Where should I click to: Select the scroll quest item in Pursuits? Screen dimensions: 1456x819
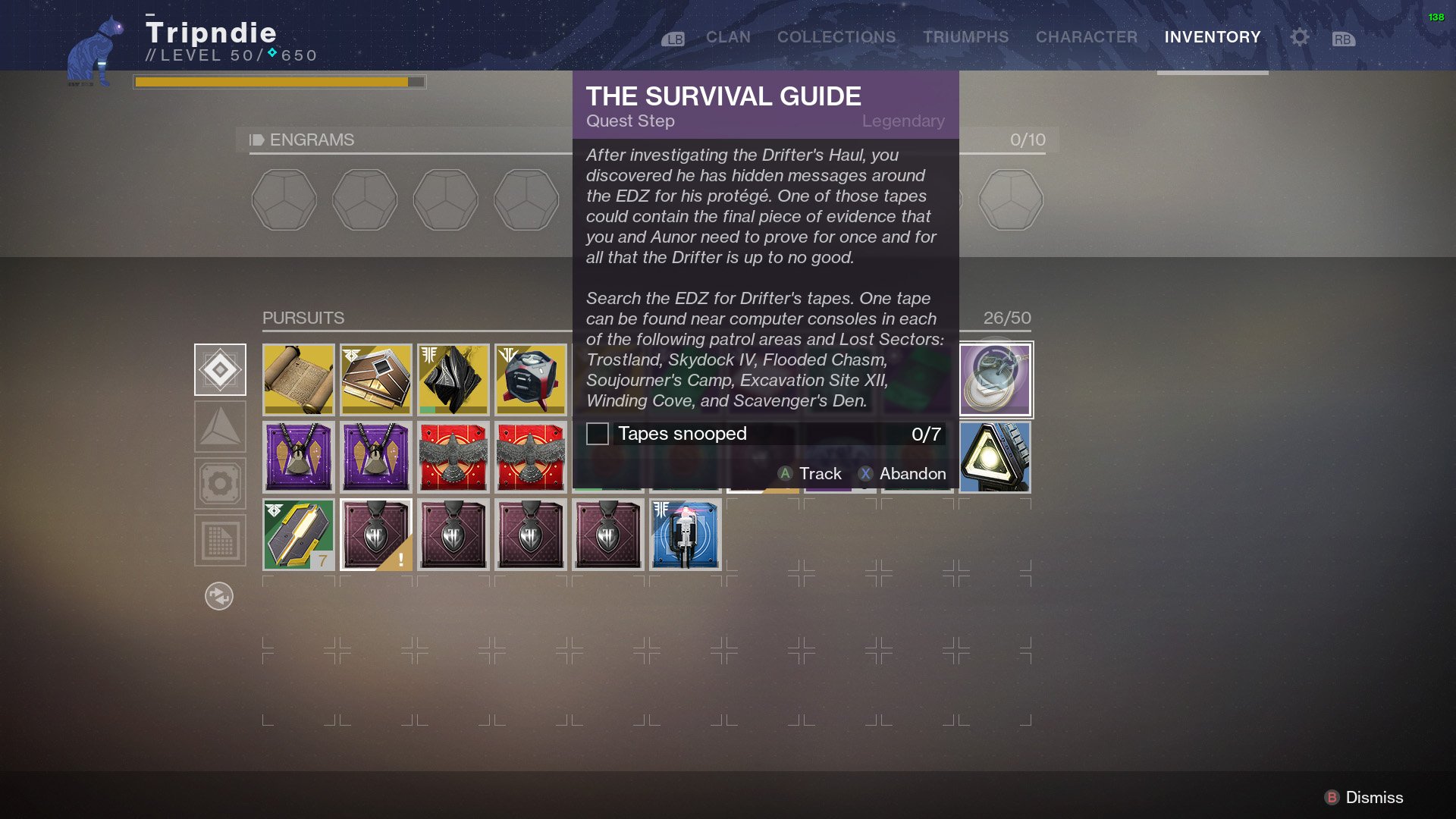coord(298,379)
